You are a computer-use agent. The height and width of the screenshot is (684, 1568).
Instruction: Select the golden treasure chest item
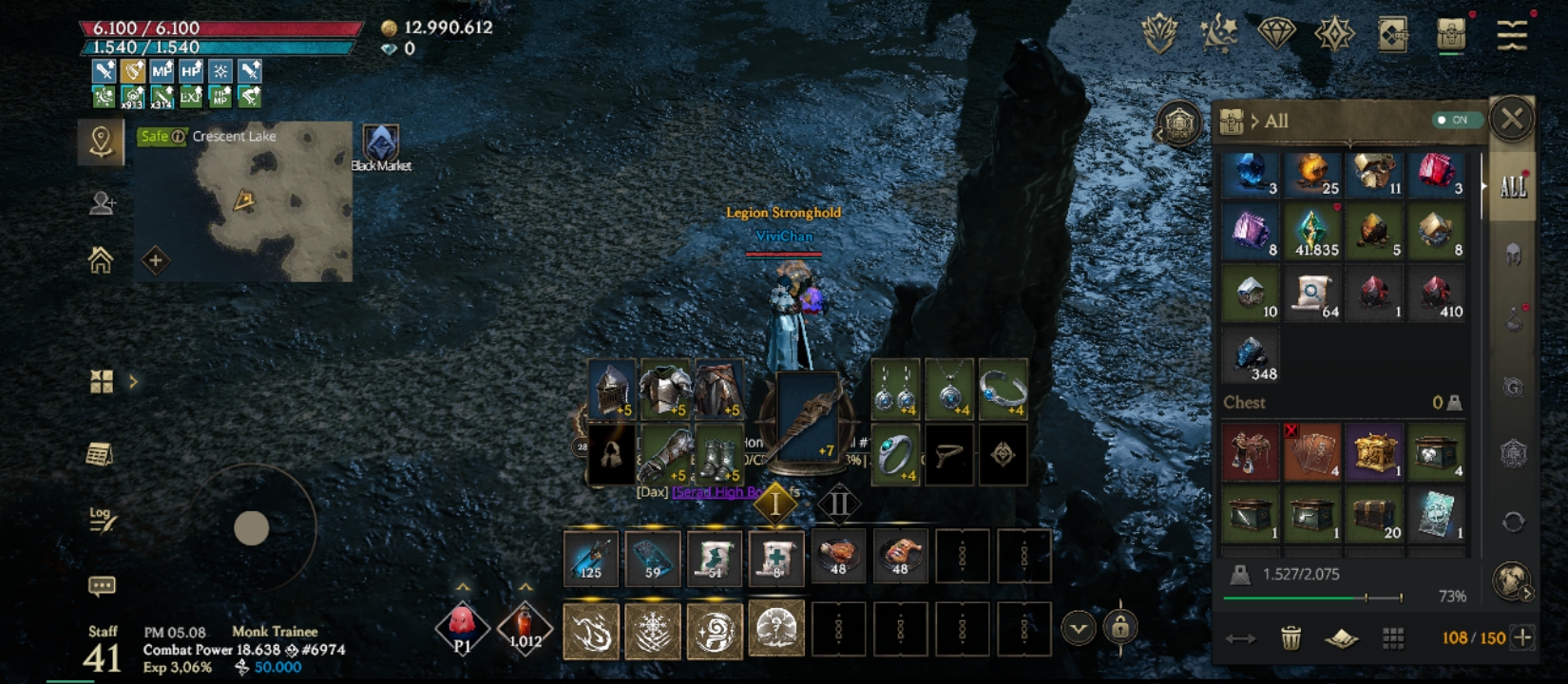click(1374, 450)
